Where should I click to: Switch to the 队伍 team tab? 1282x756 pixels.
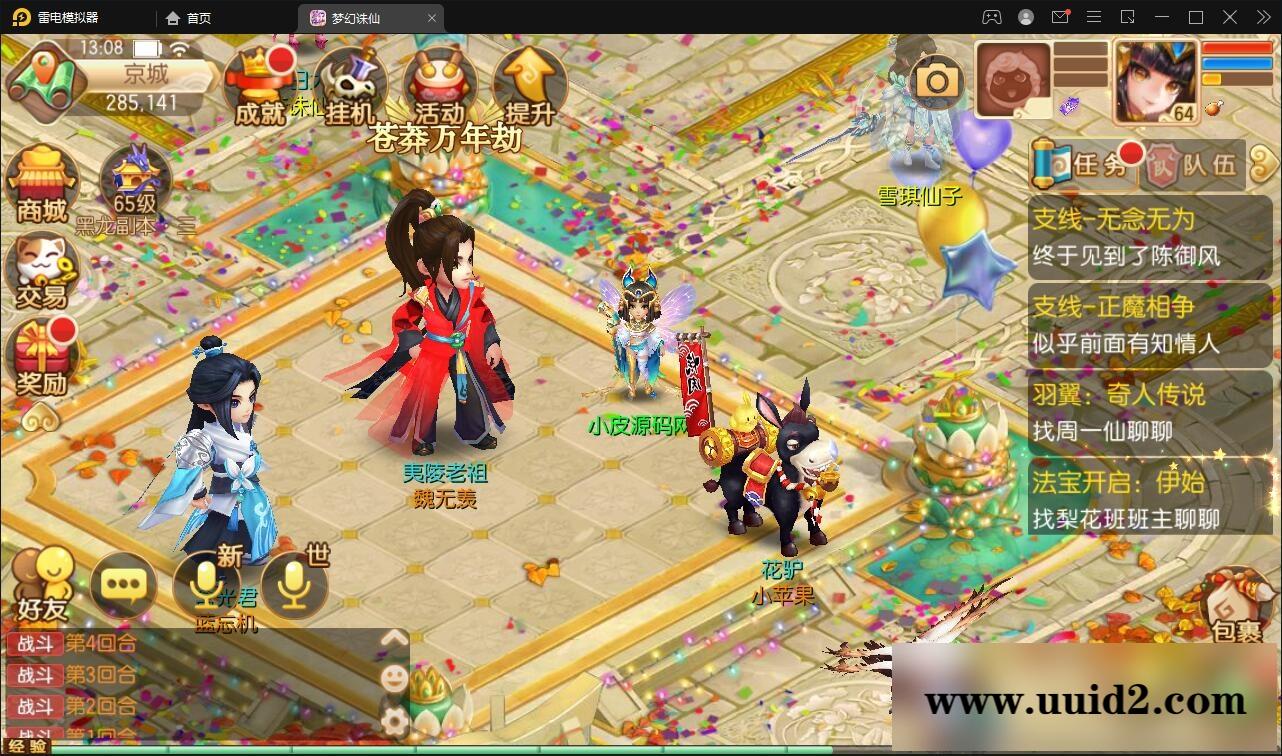(1197, 163)
